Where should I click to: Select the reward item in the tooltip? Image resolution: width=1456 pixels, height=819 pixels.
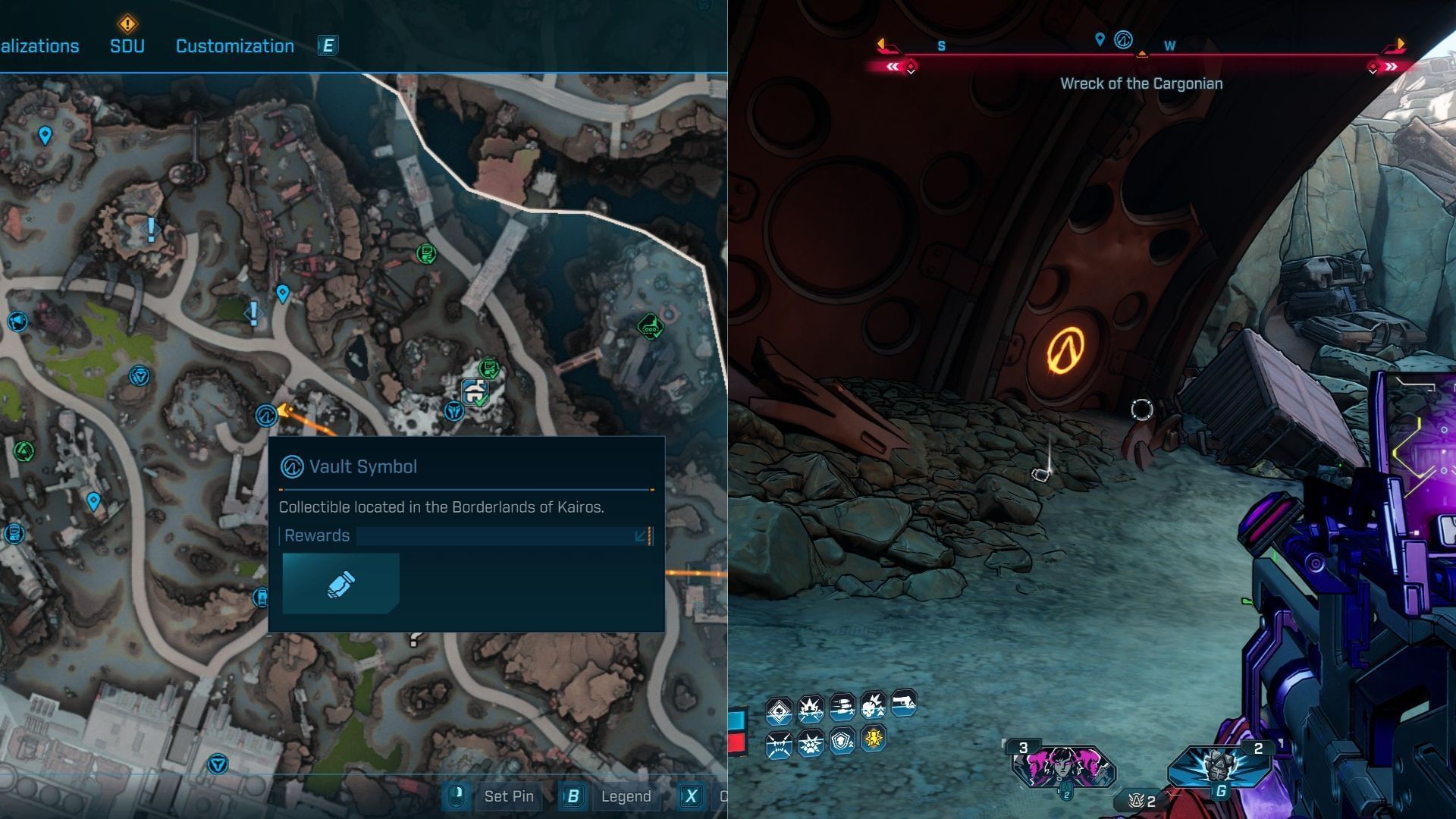[x=340, y=583]
